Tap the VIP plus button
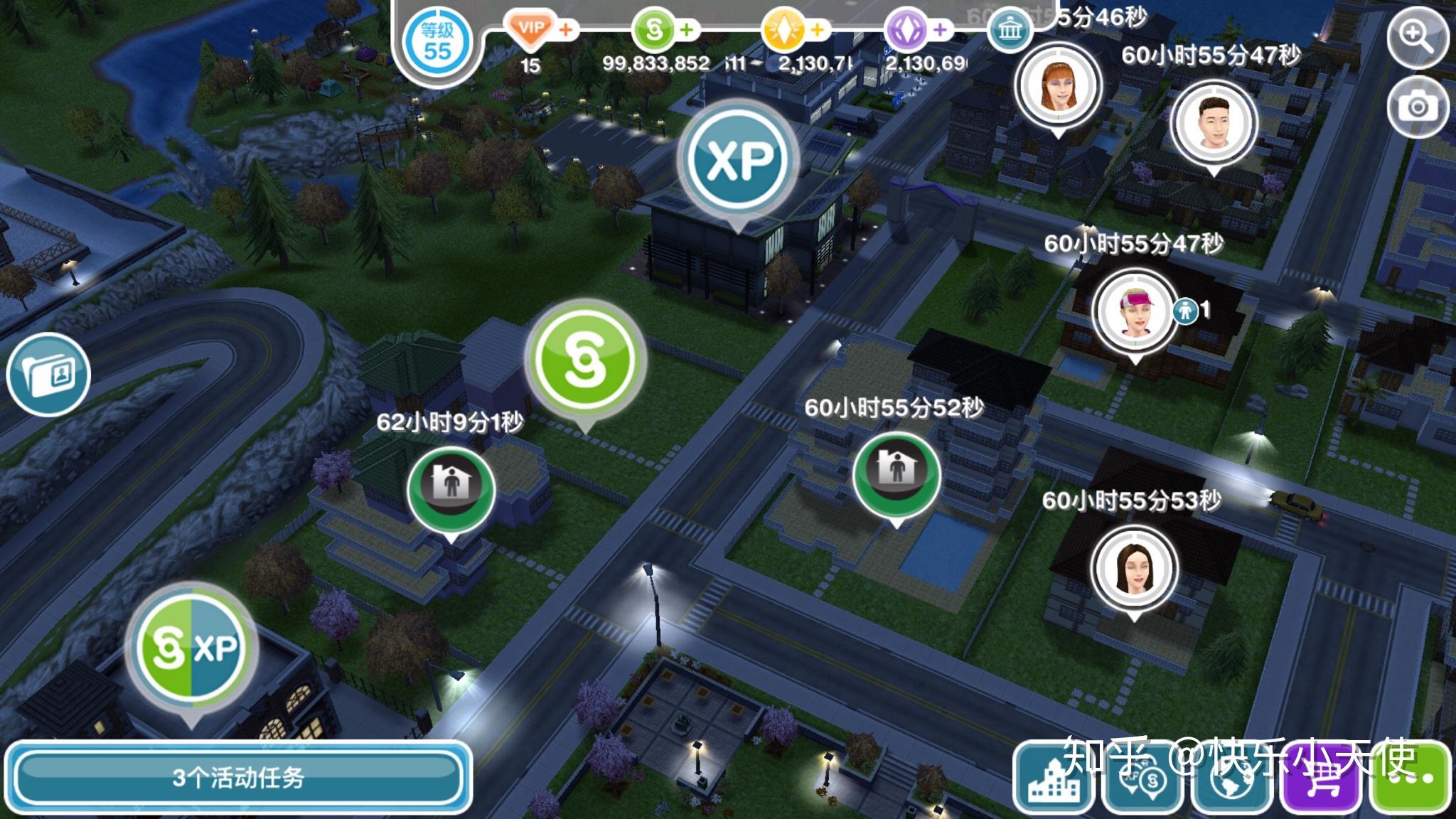The height and width of the screenshot is (819, 1456). point(567,30)
